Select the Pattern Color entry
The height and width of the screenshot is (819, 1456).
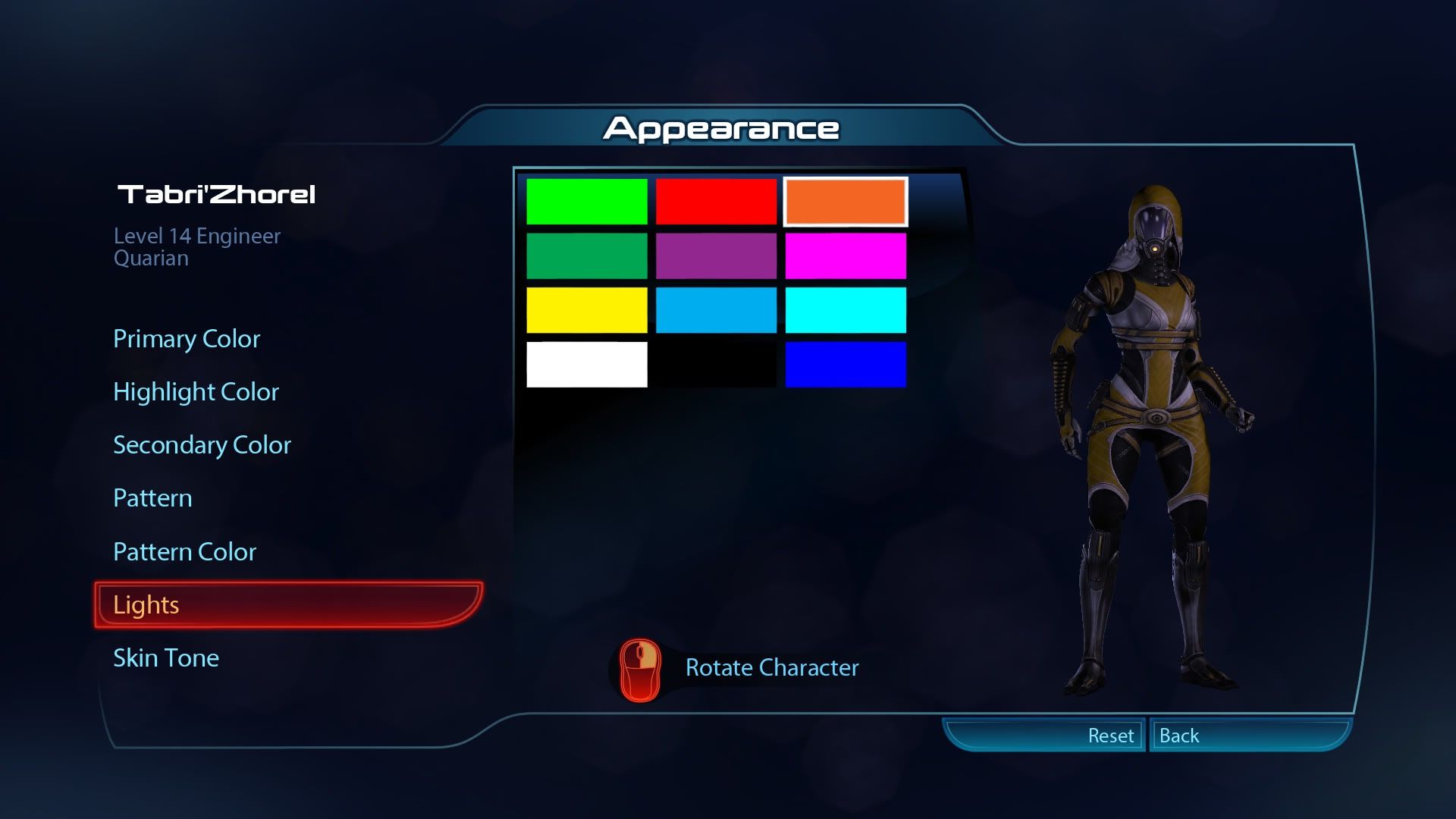pos(184,552)
